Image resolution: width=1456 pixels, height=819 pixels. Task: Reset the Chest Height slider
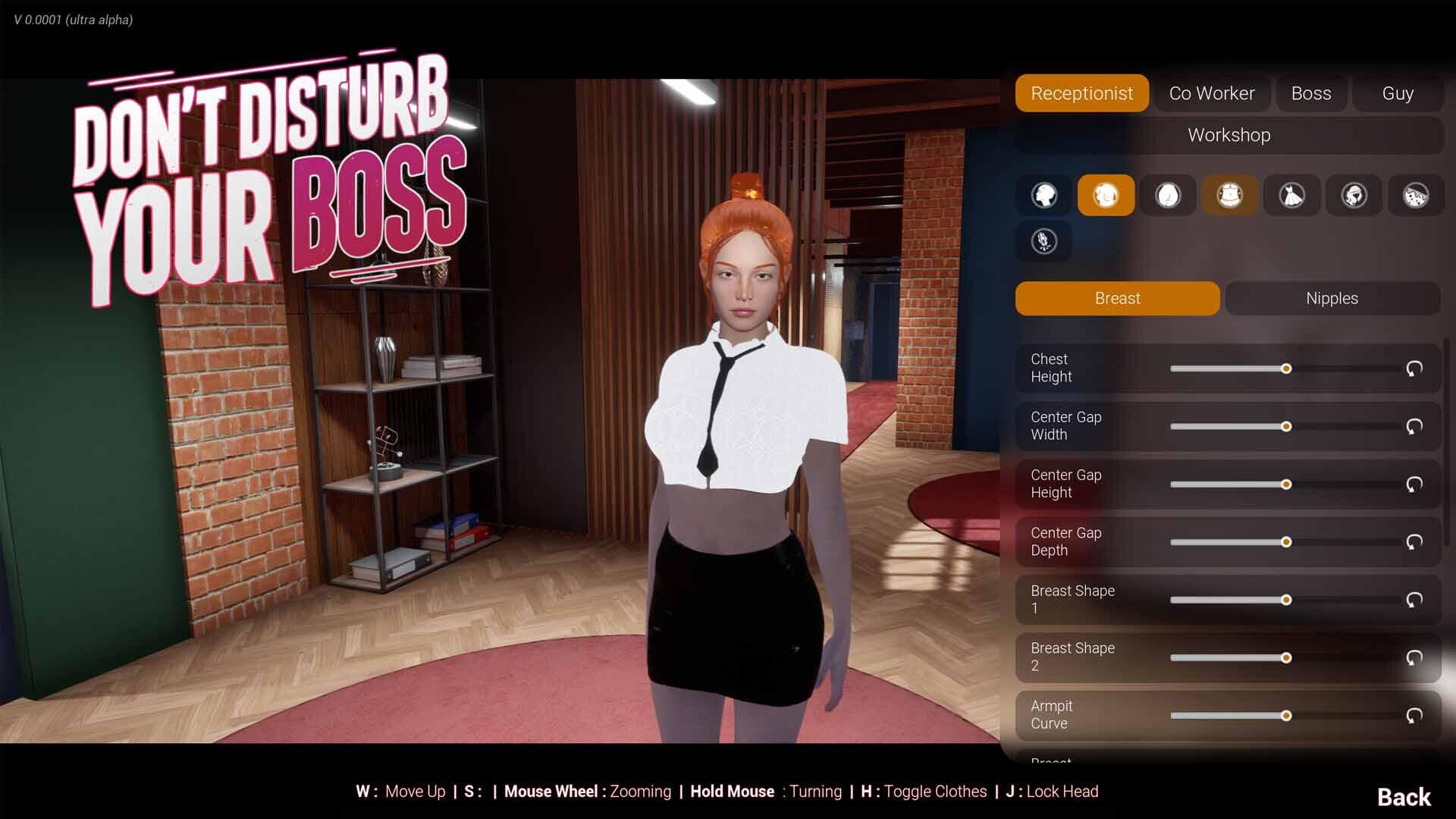click(x=1414, y=369)
